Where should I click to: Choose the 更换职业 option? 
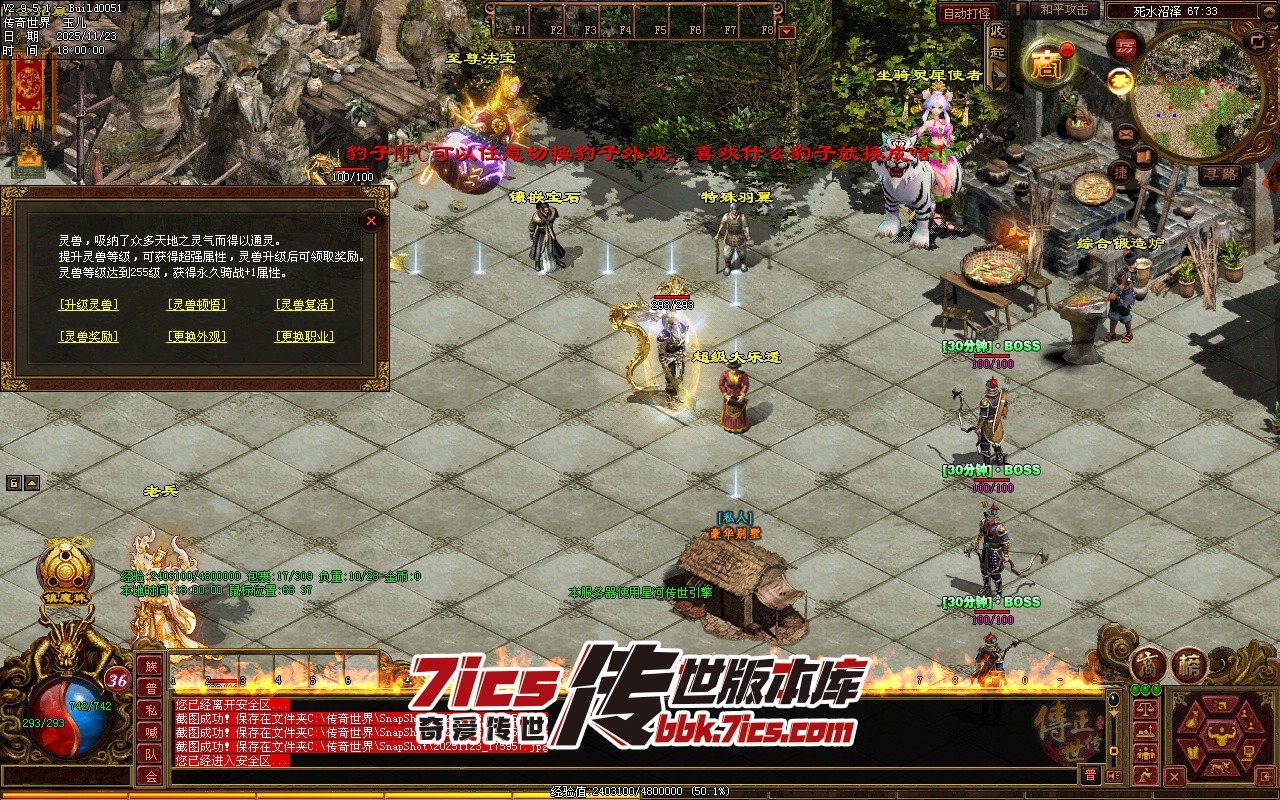[304, 337]
